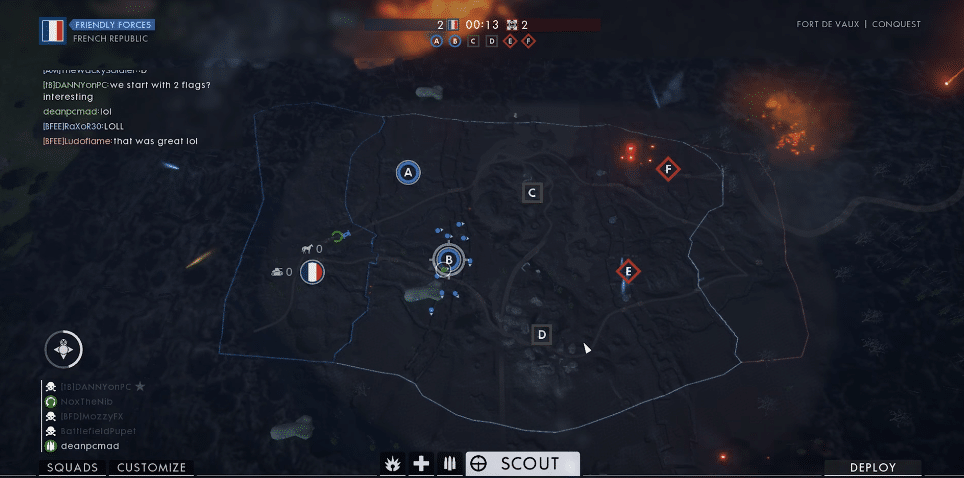Viewport: 964px width, 478px height.
Task: Click neutral objective D on the map
Action: [541, 334]
